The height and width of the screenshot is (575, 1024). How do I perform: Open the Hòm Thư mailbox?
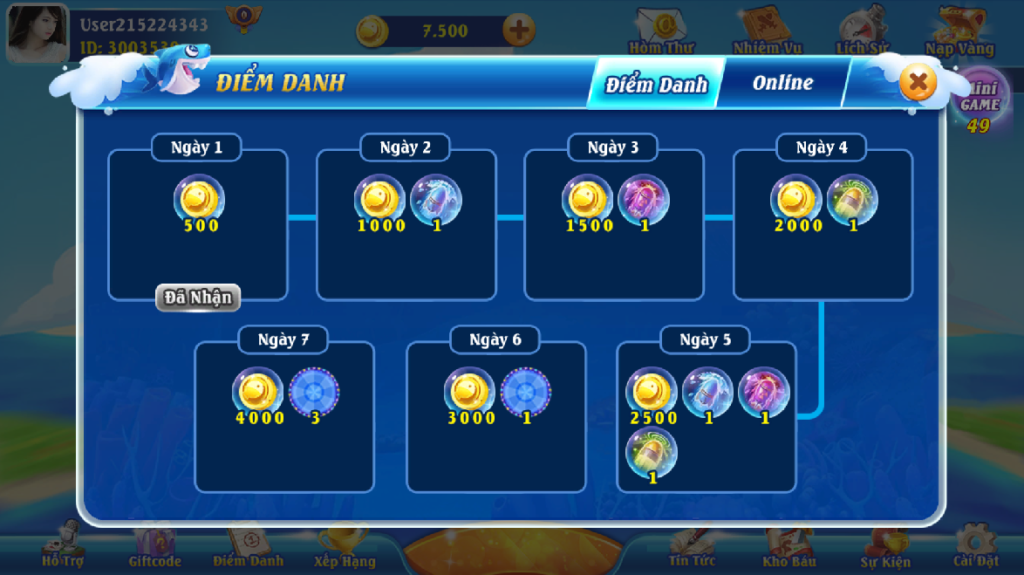click(661, 32)
